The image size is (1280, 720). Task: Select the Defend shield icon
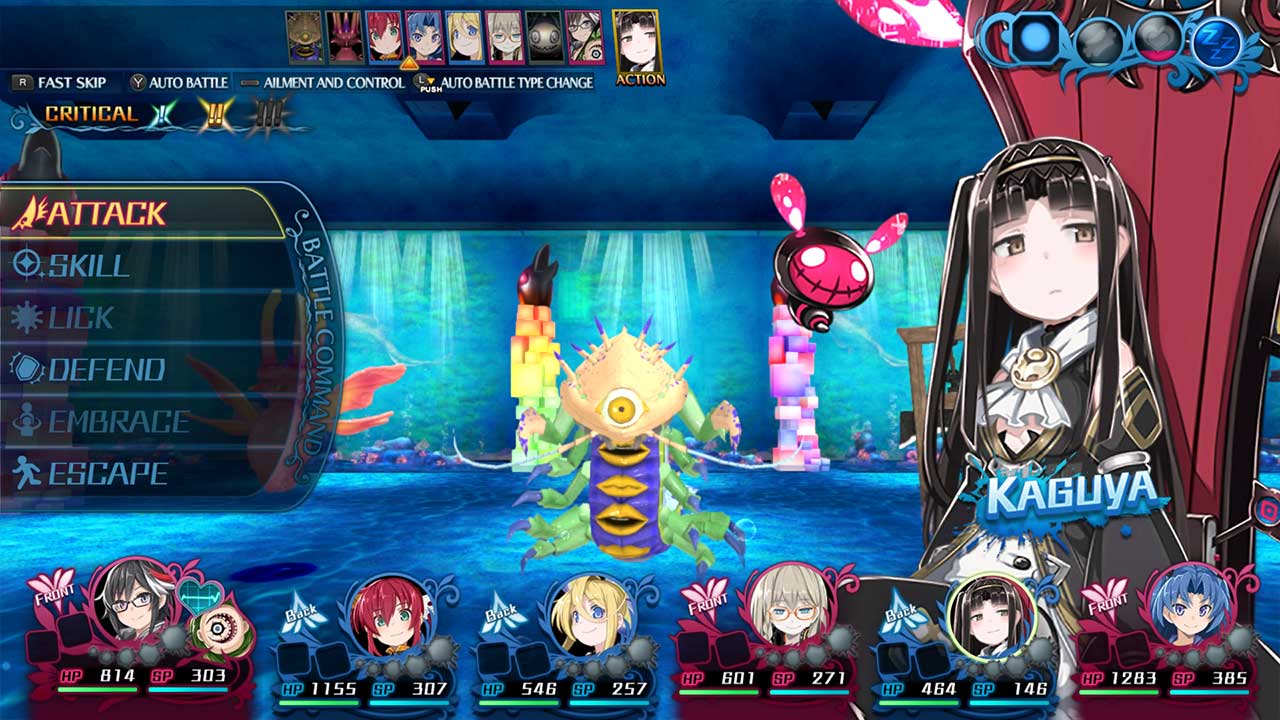pyautogui.click(x=27, y=369)
